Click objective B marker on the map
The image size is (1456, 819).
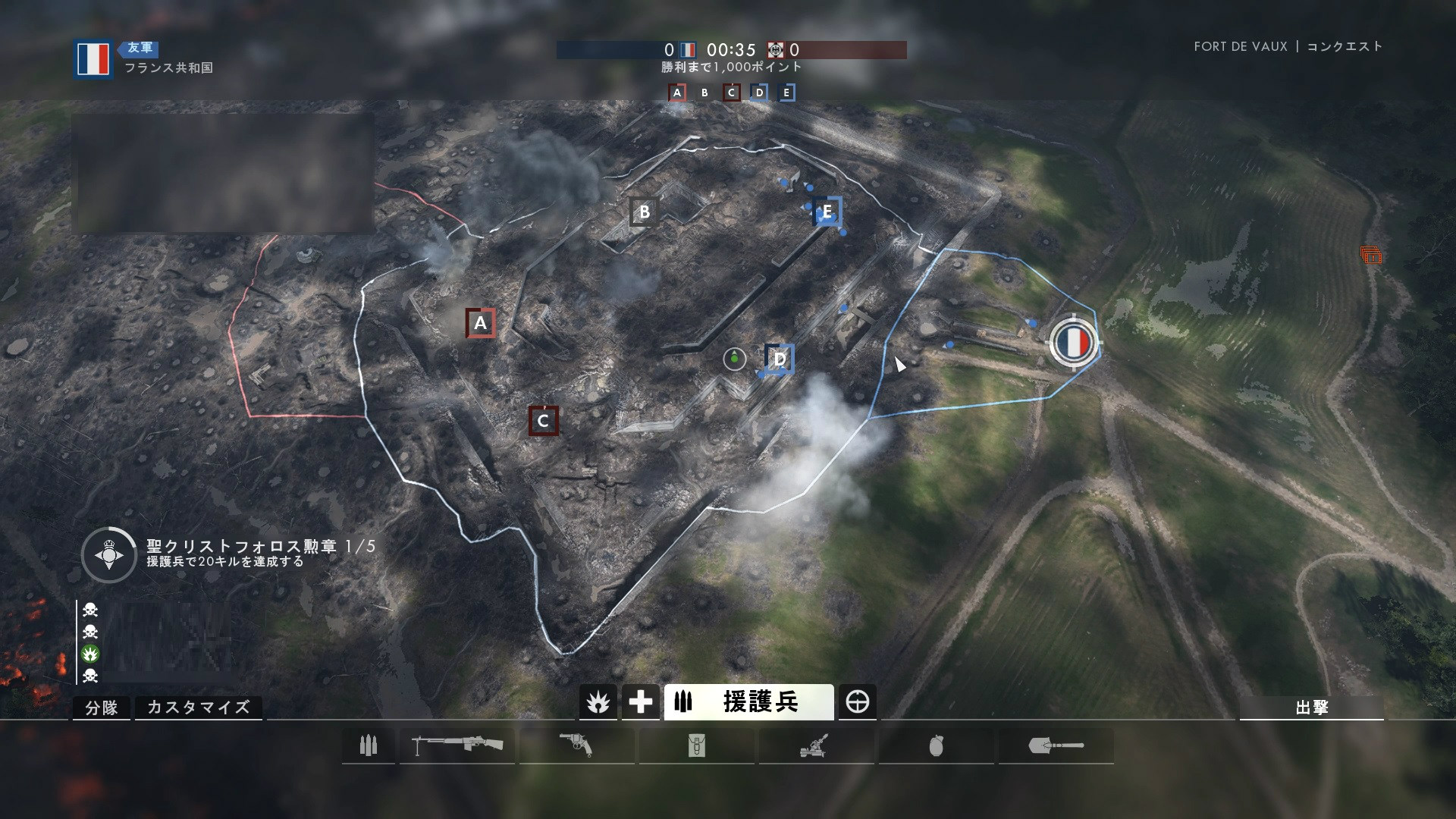click(644, 212)
